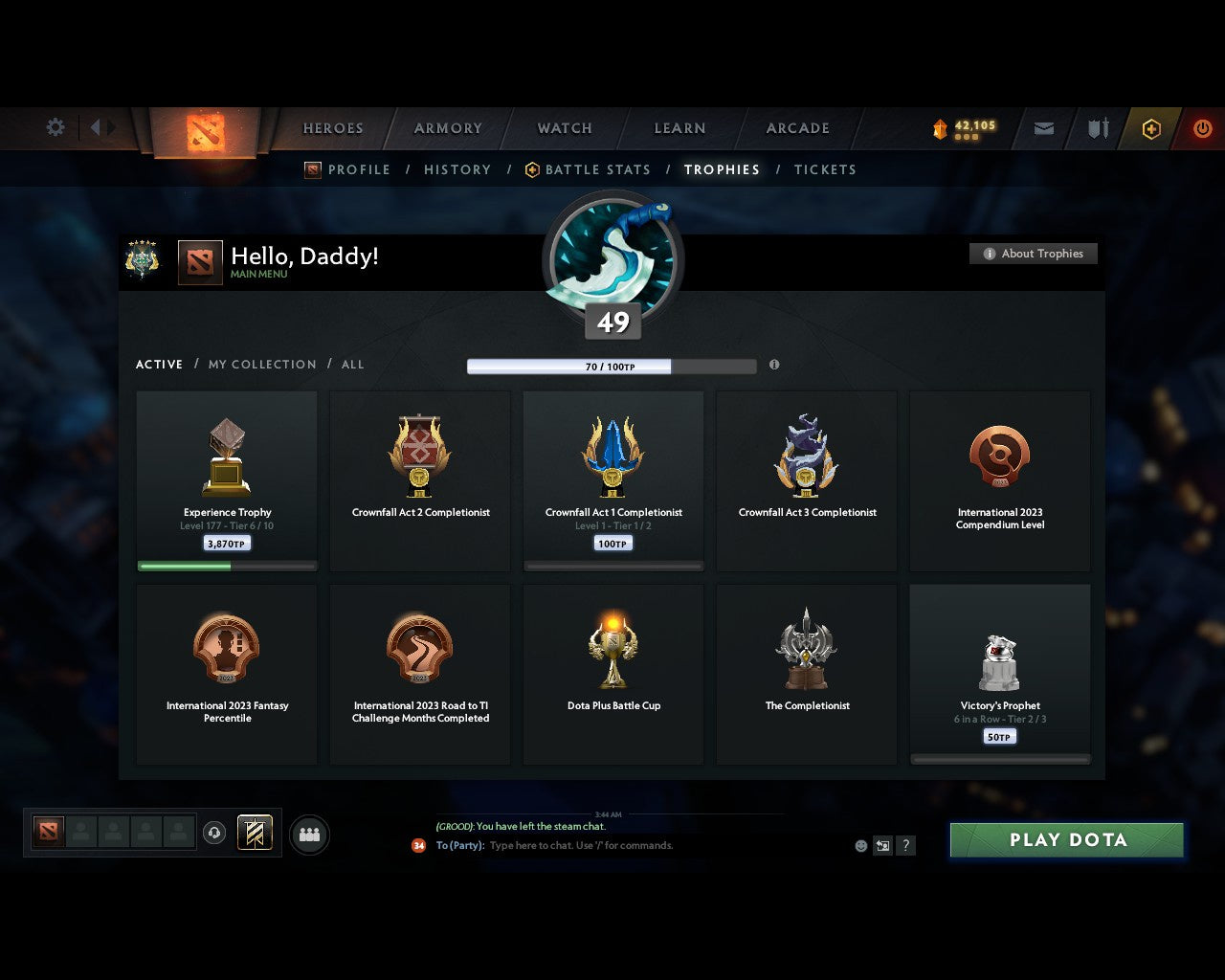Select the ALL trophies filter
The image size is (1225, 980).
(x=352, y=365)
